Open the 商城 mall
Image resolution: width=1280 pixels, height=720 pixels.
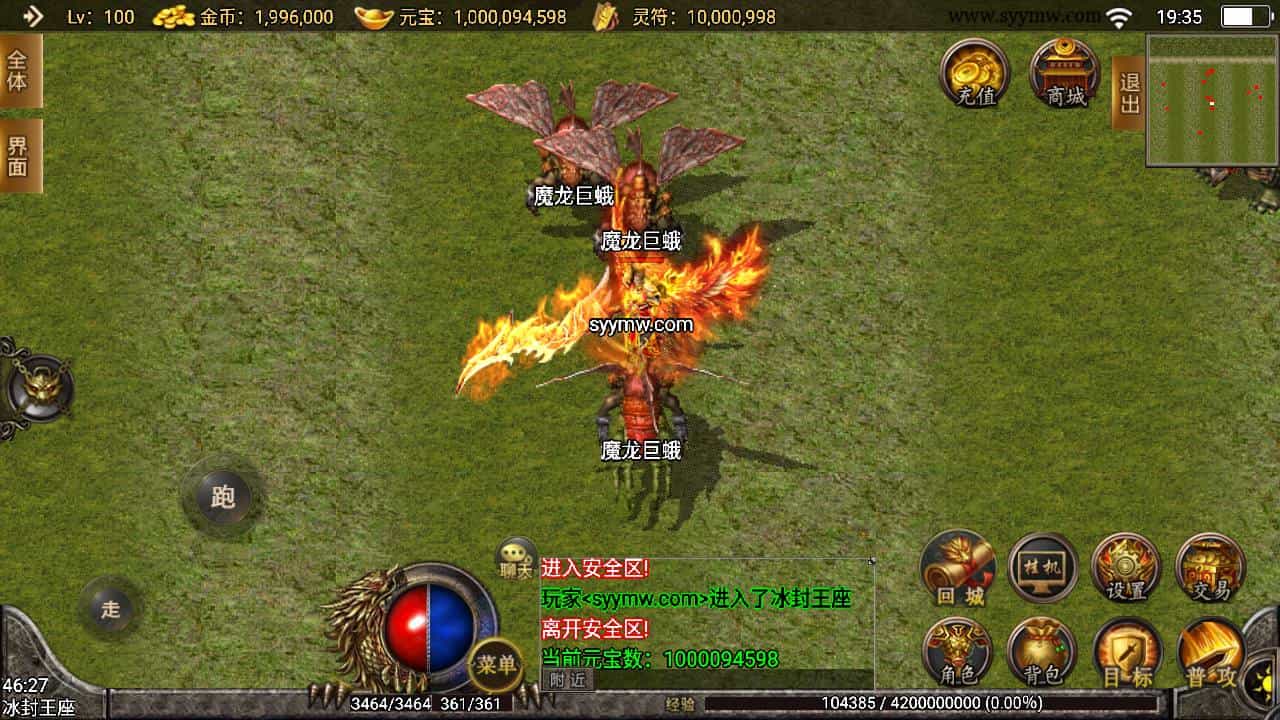pyautogui.click(x=1065, y=74)
